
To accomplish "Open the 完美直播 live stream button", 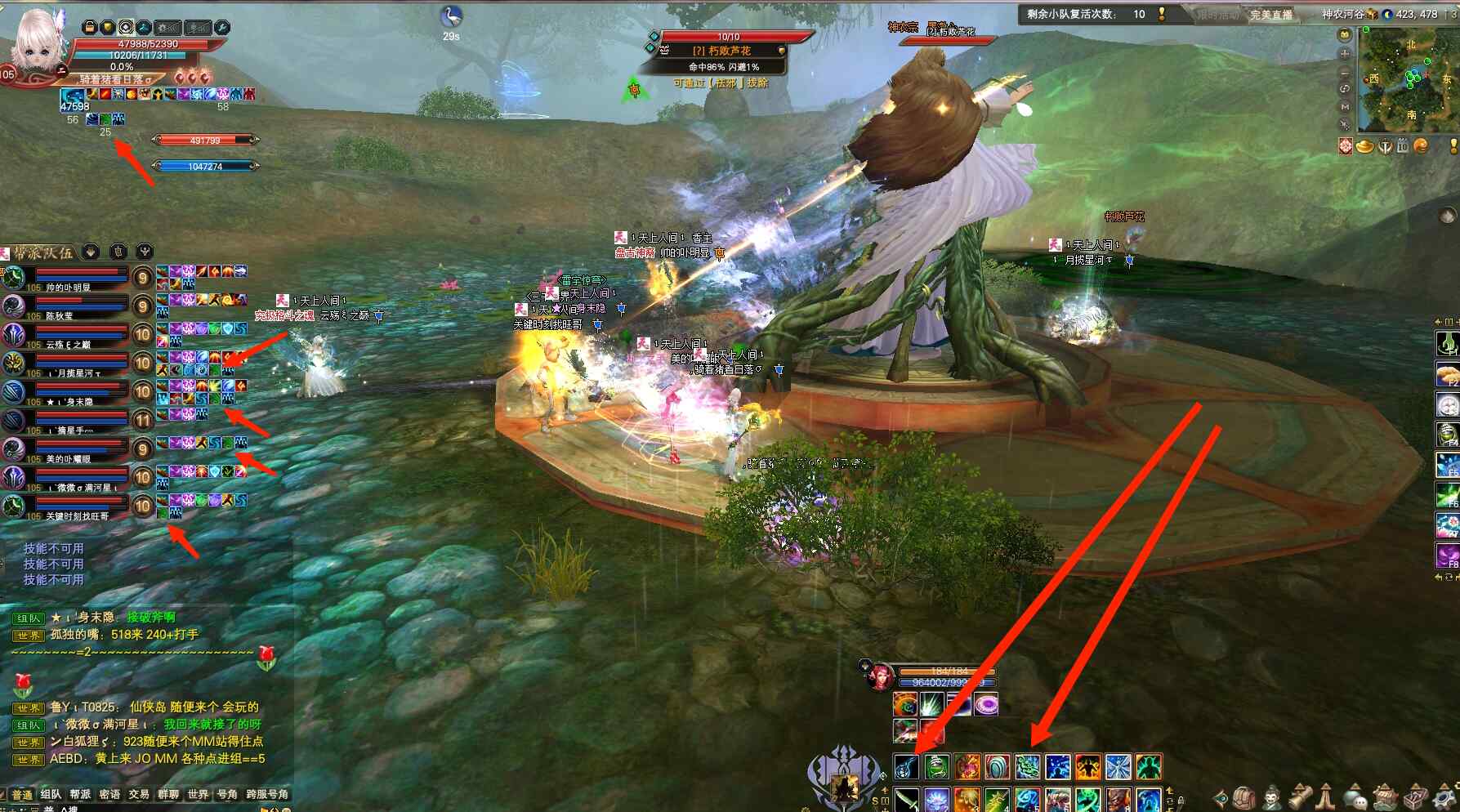I will click(x=1270, y=15).
